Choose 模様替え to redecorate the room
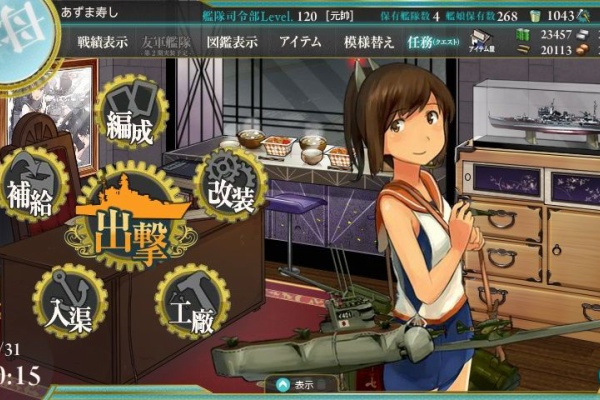The width and height of the screenshot is (600, 400). (368, 42)
